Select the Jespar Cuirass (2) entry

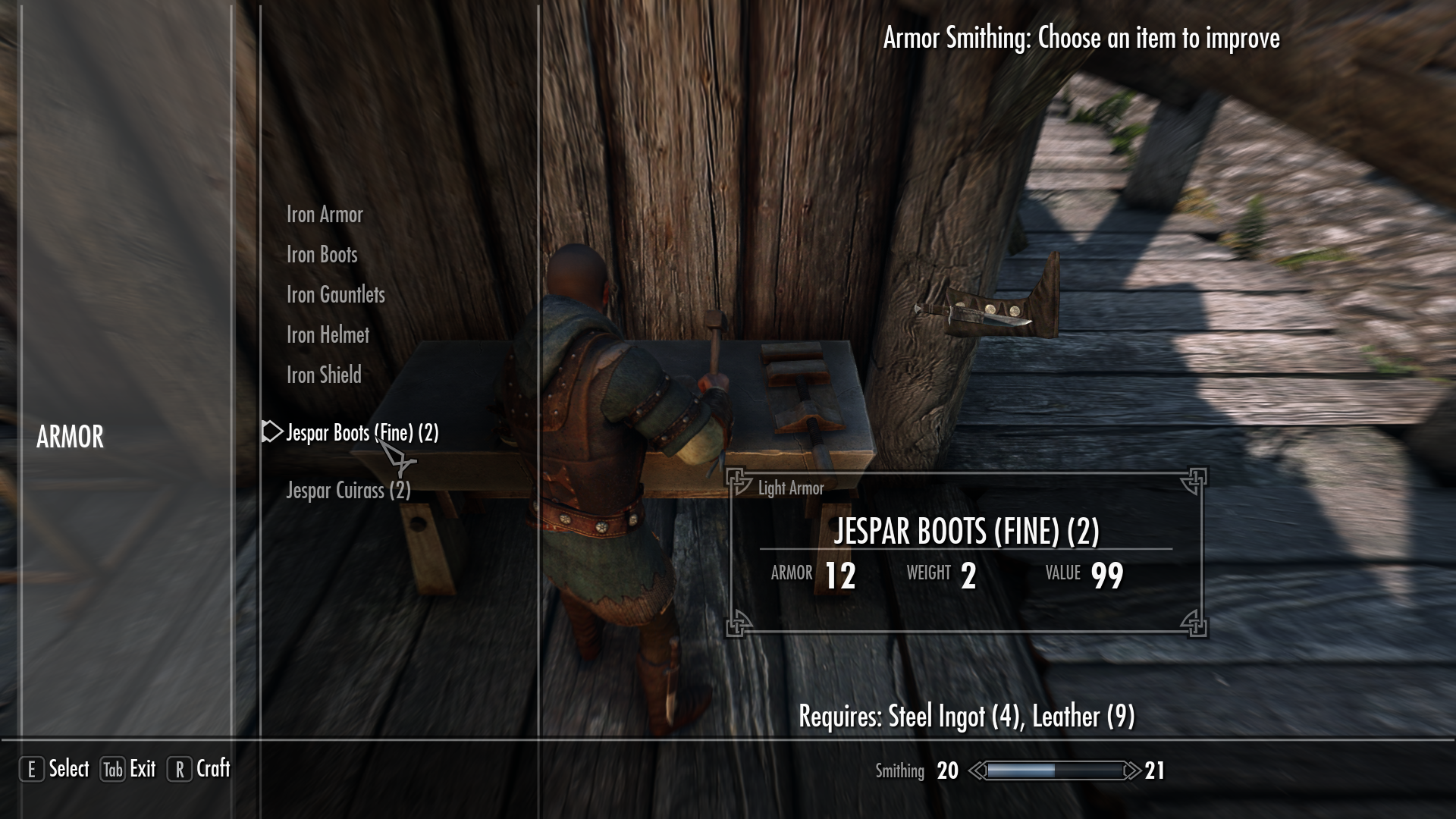click(x=347, y=490)
